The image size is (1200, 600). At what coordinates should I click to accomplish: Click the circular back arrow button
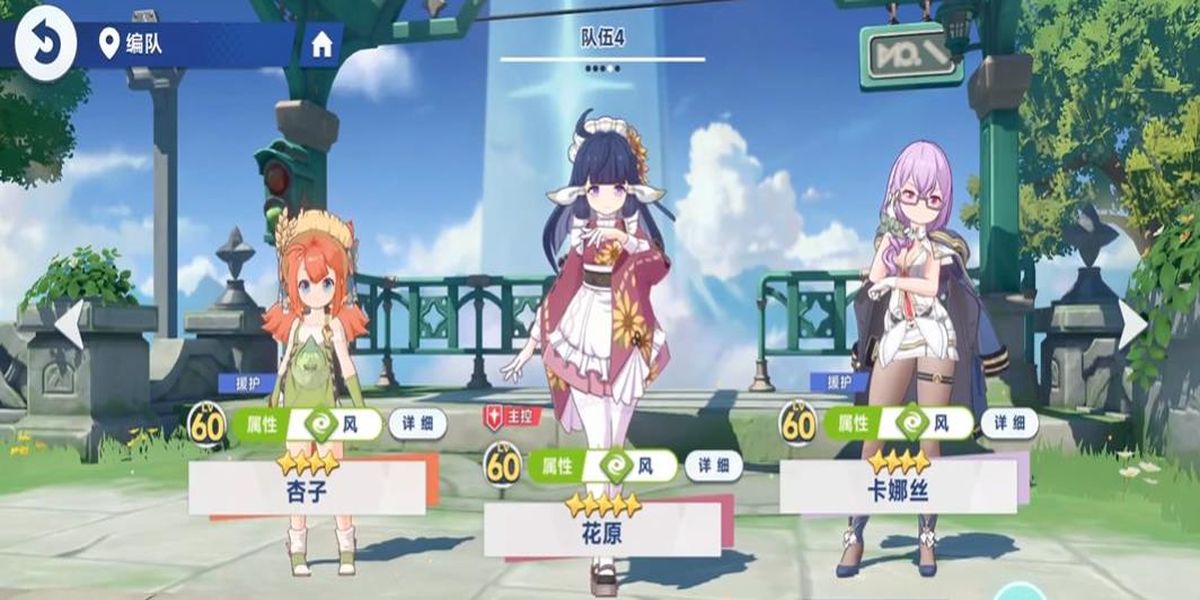click(46, 43)
